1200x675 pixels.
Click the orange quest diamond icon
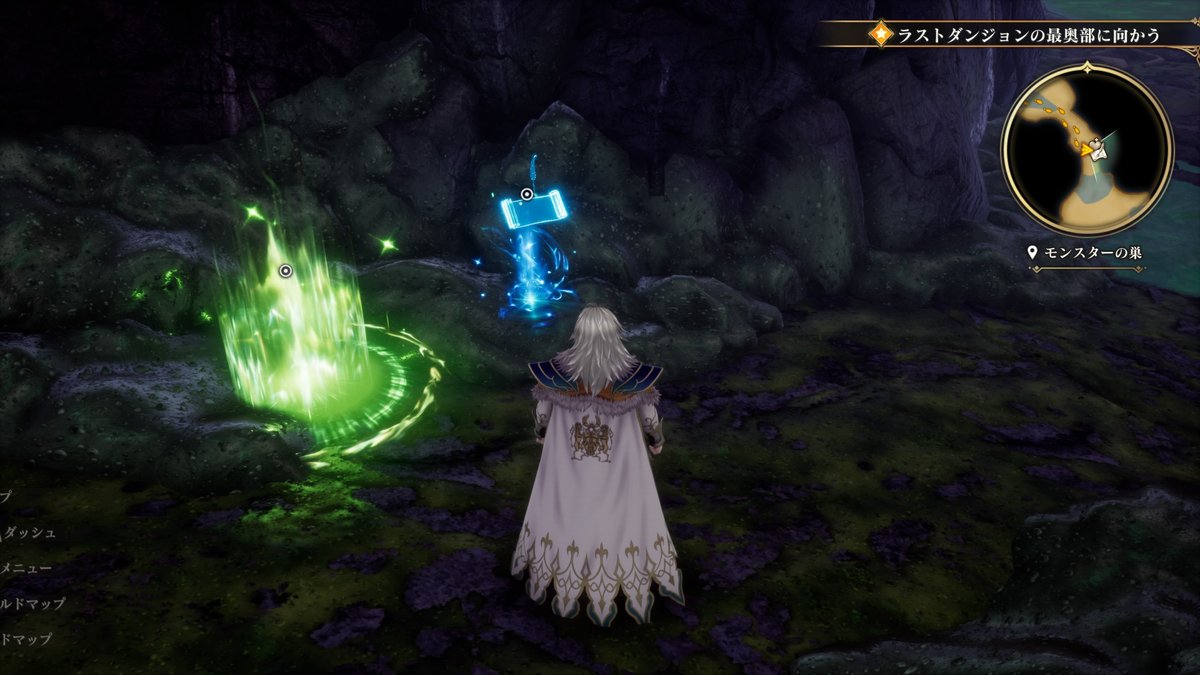coord(881,35)
